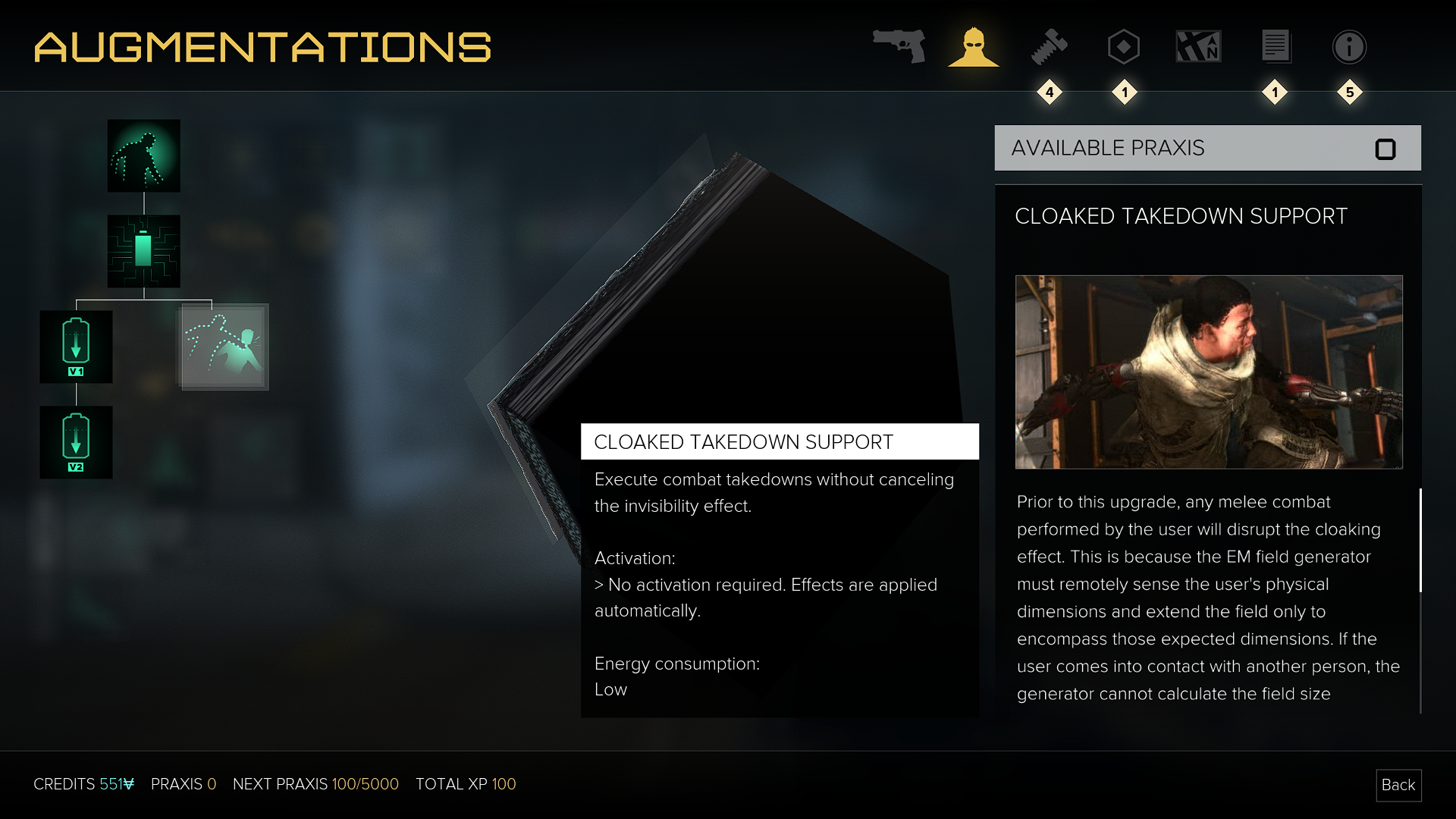Image resolution: width=1456 pixels, height=819 pixels.
Task: Open the document log tab
Action: pyautogui.click(x=1276, y=47)
